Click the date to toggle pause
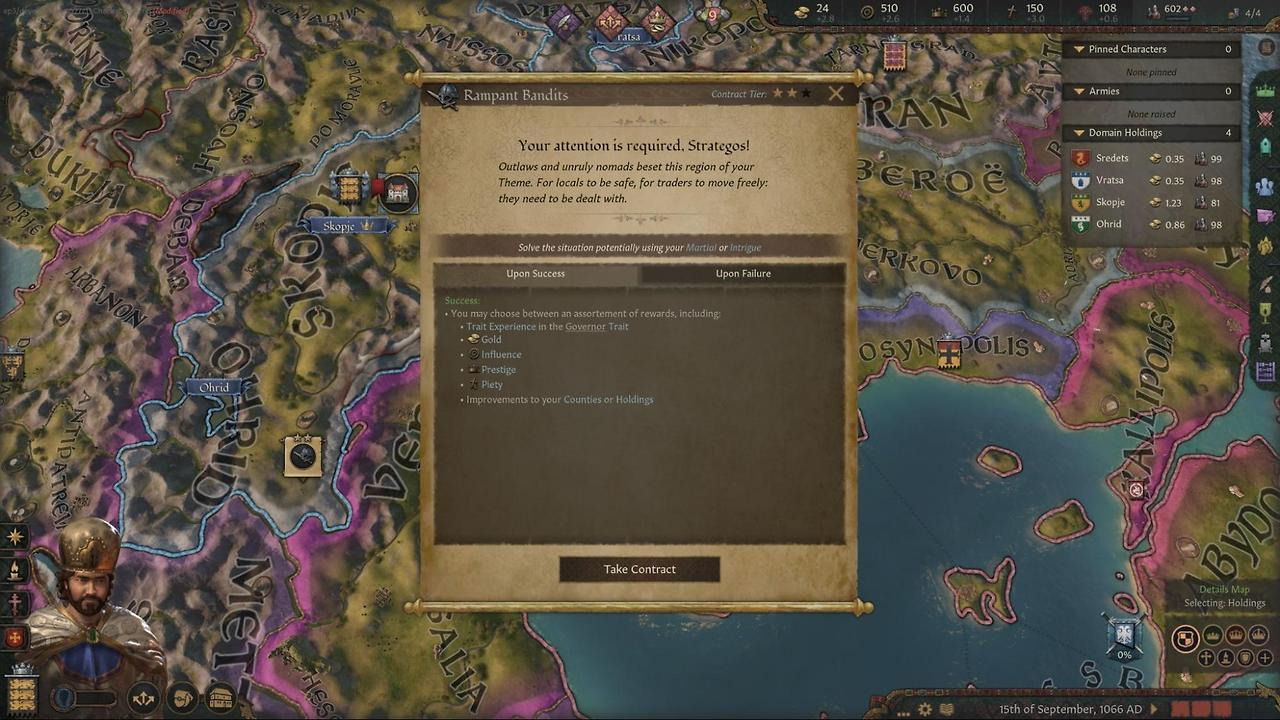 [x=1070, y=709]
